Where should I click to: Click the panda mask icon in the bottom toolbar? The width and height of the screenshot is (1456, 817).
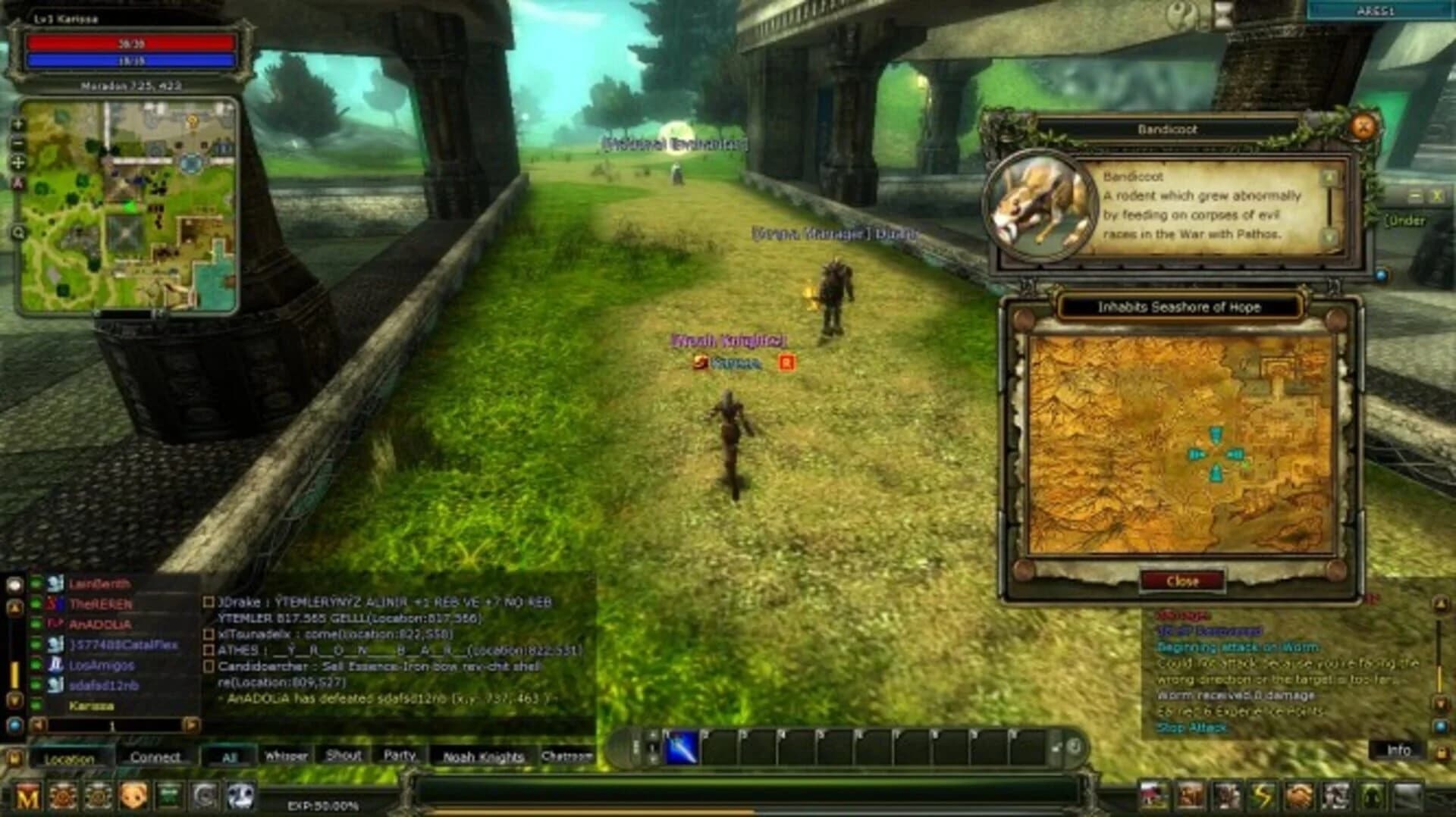pos(240,796)
